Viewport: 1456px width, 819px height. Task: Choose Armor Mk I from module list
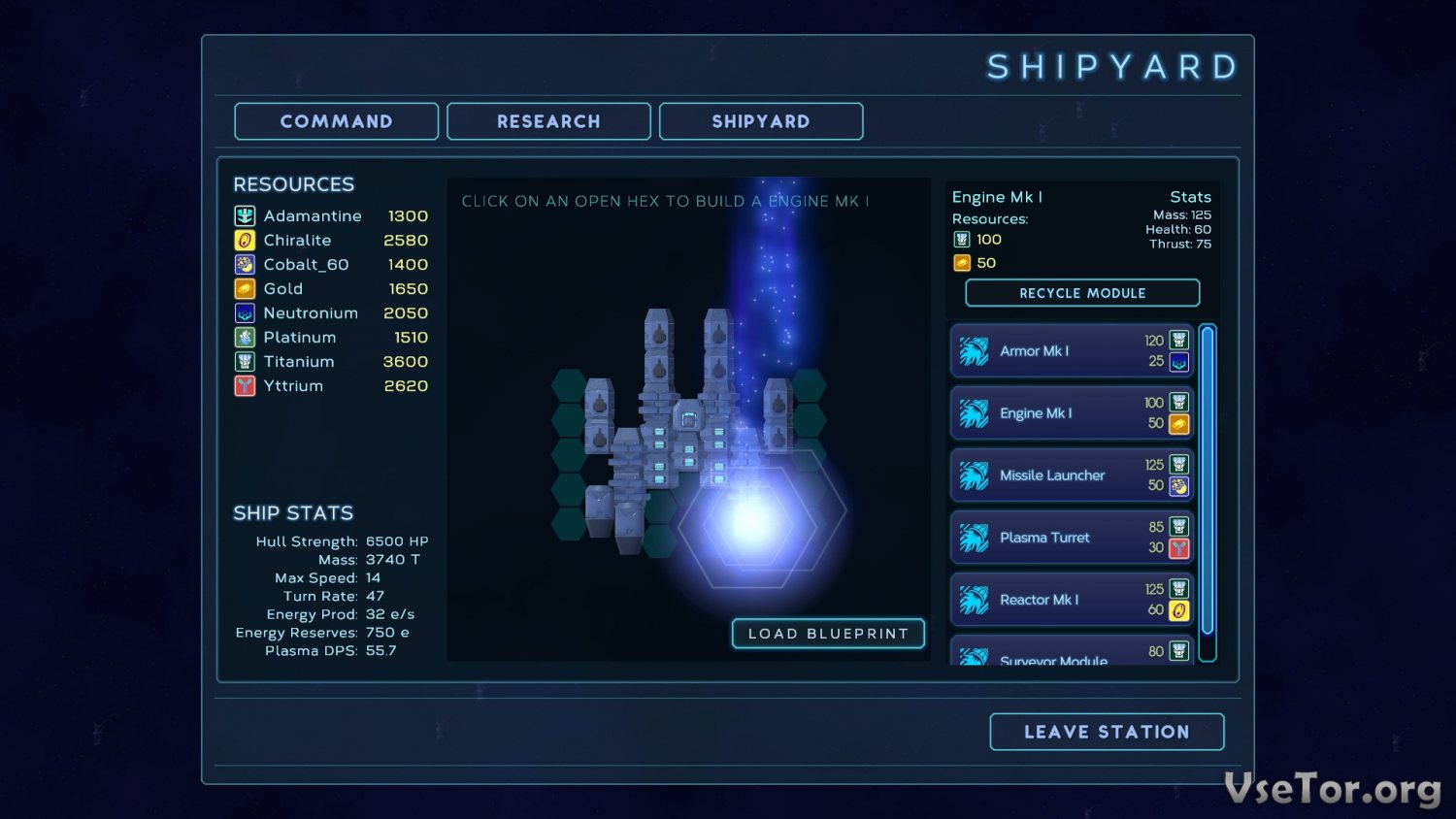[x=1072, y=351]
